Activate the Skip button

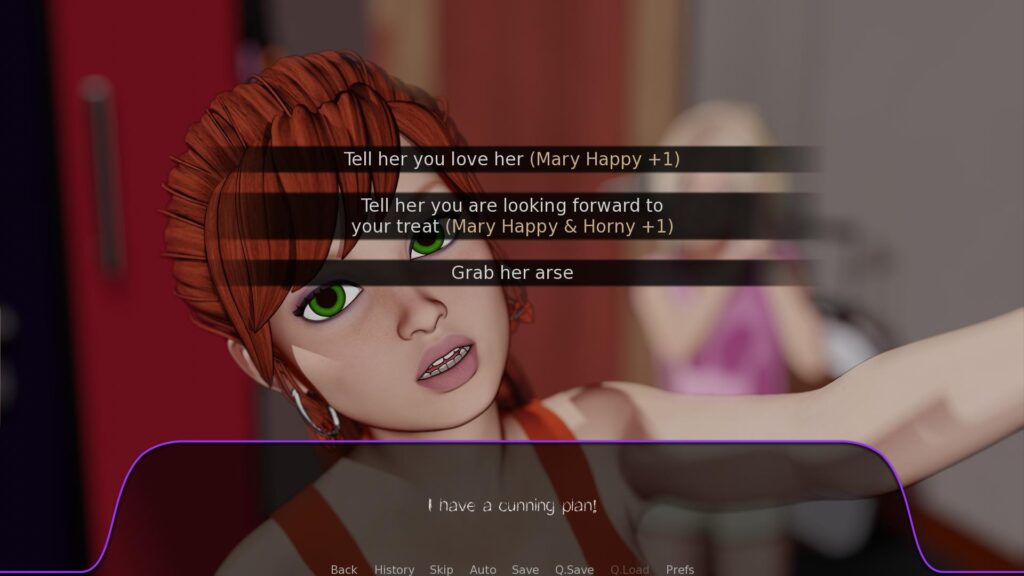[x=441, y=569]
